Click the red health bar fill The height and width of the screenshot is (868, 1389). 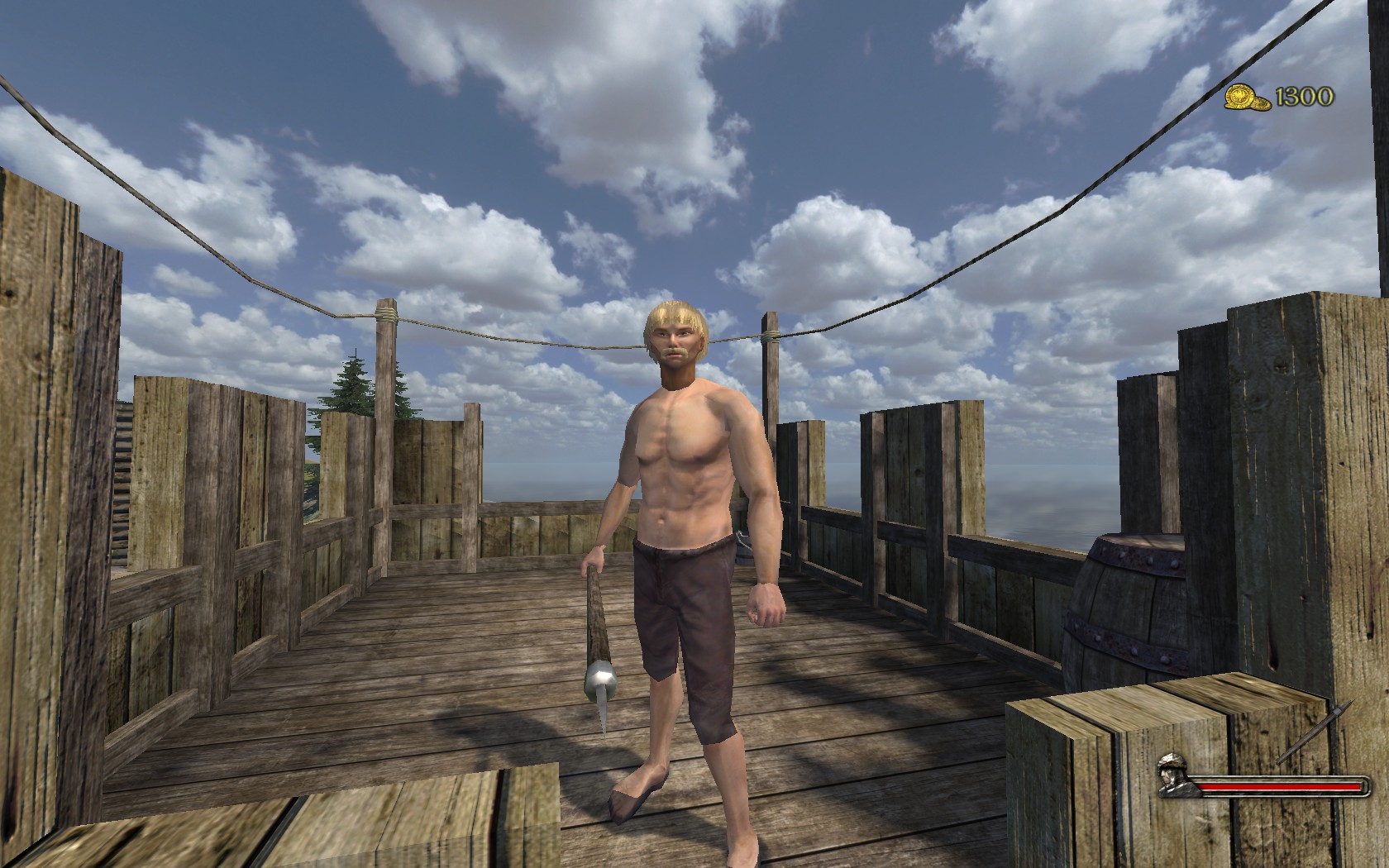point(1277,785)
